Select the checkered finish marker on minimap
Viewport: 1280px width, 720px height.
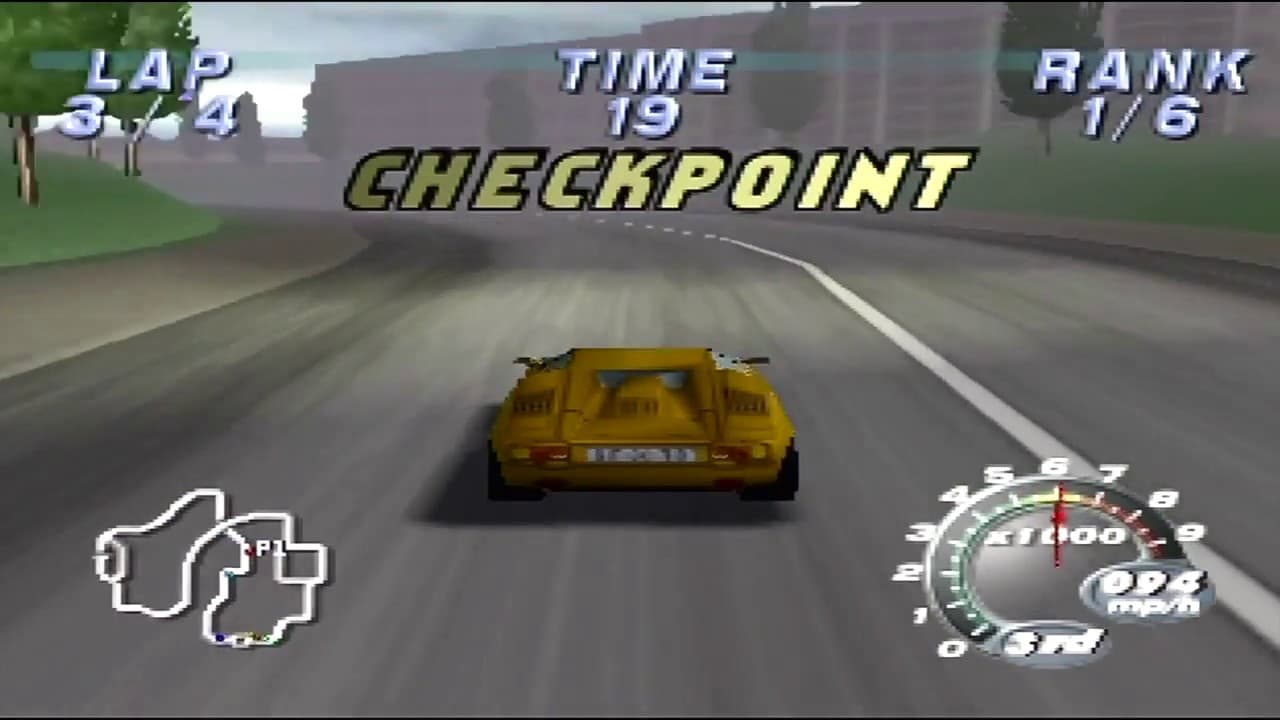pyautogui.click(x=240, y=640)
